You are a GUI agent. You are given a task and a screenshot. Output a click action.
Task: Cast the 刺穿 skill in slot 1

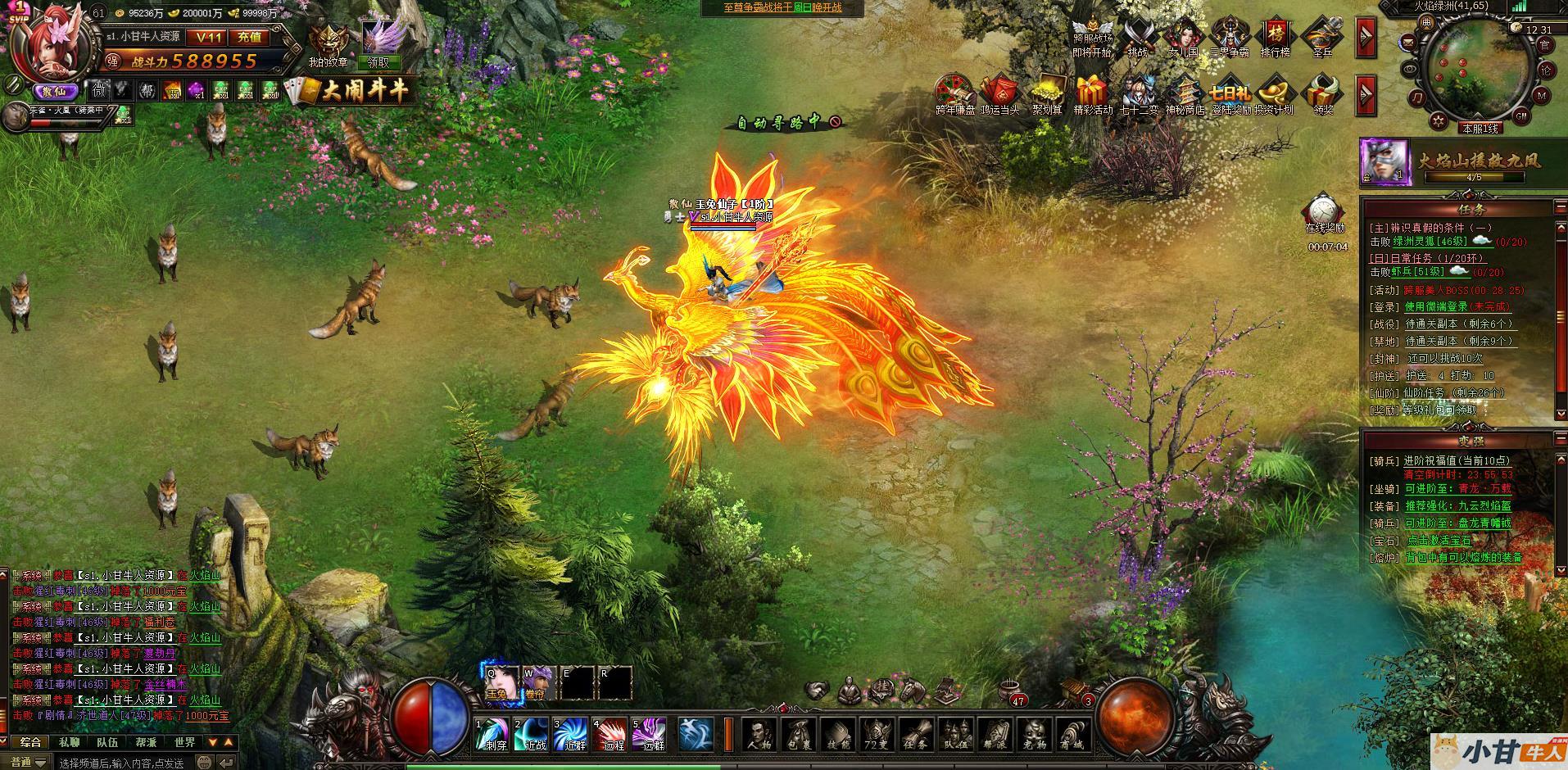click(x=496, y=734)
